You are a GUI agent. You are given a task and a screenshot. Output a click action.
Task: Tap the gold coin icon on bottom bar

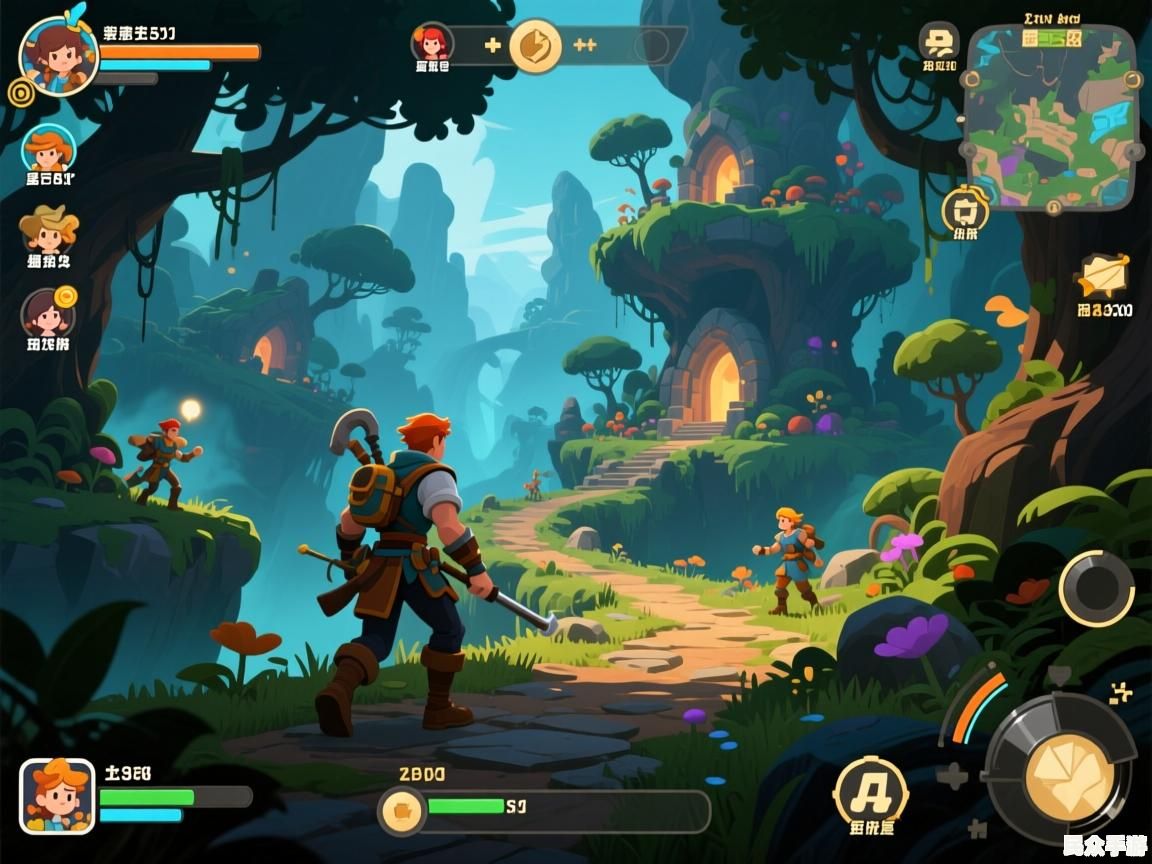tap(402, 810)
